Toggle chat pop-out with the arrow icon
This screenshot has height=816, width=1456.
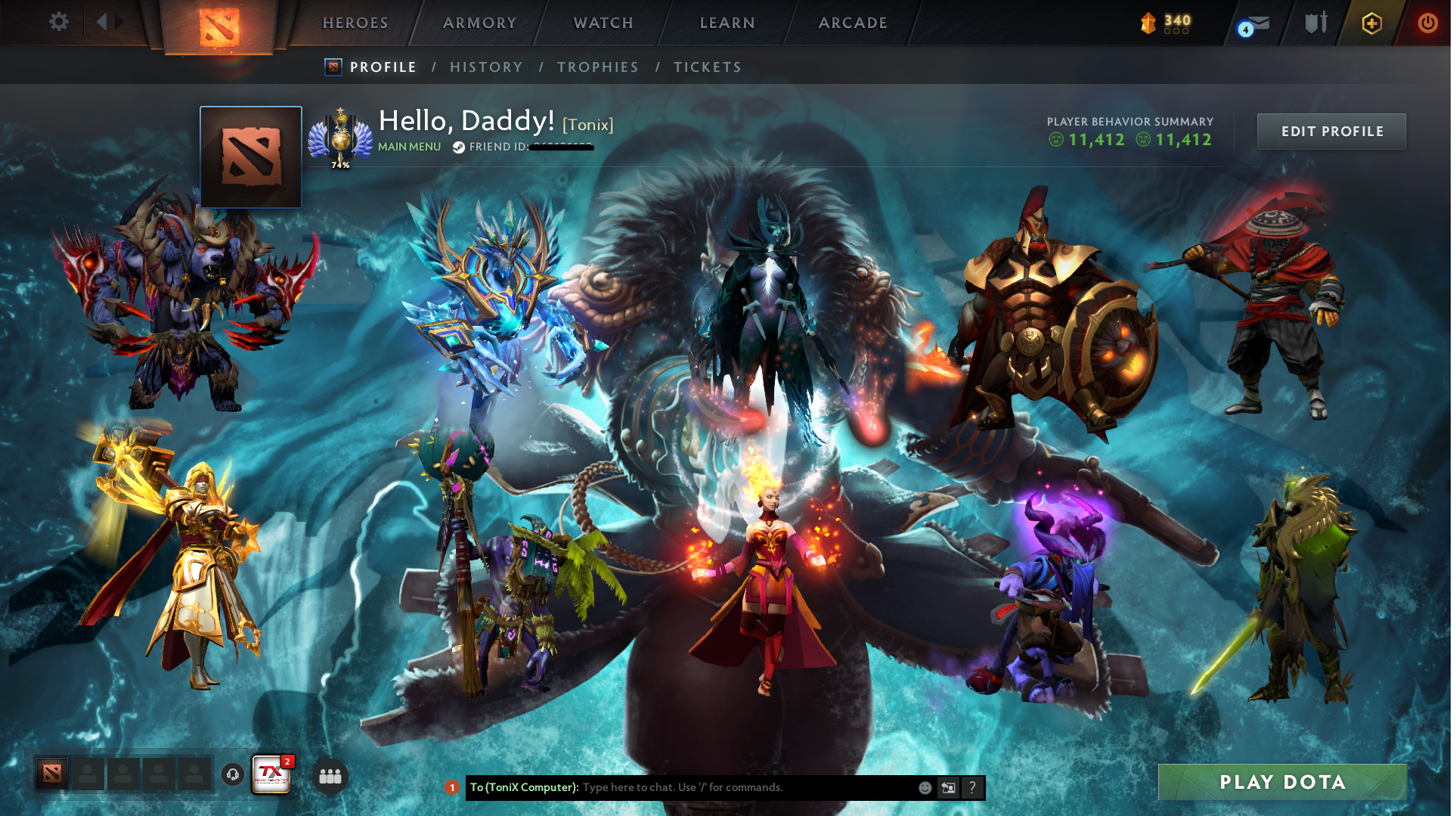point(948,787)
